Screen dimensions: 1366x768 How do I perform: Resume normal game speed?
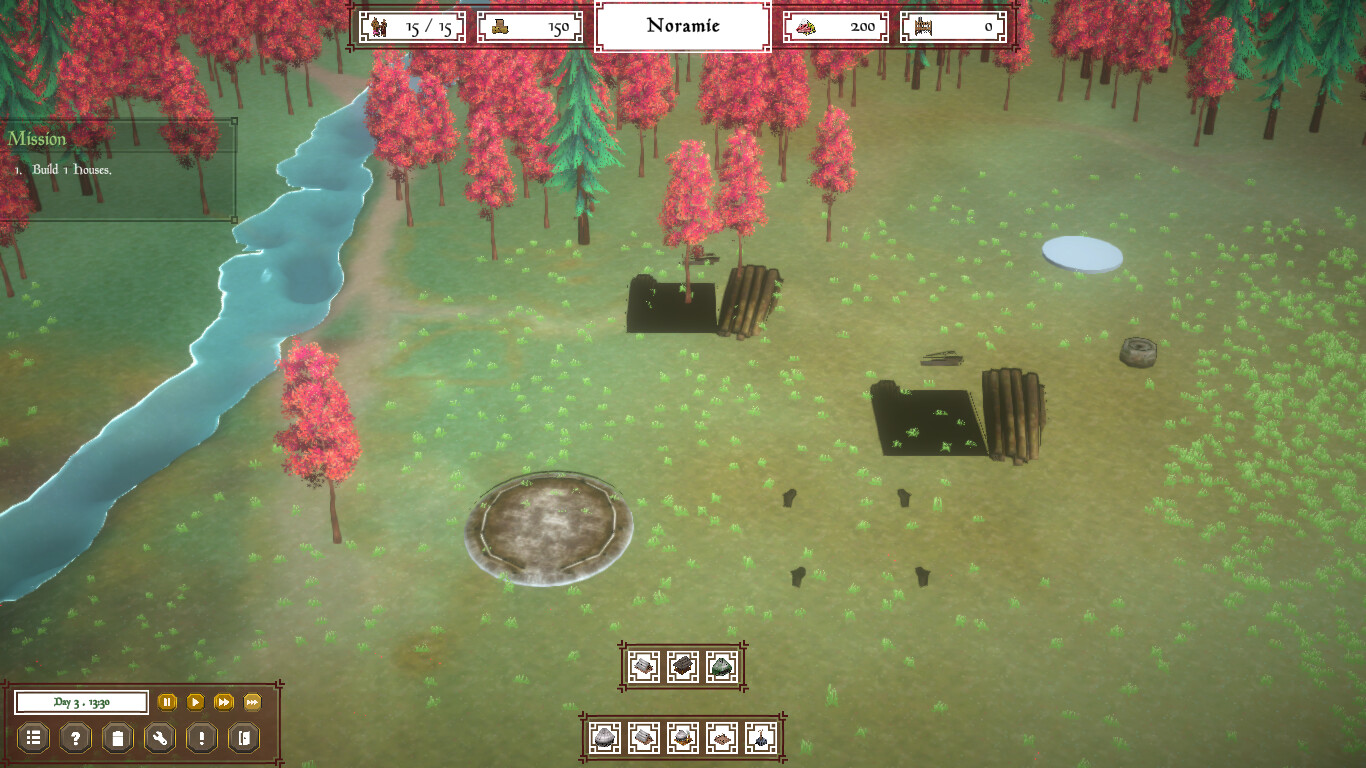point(195,702)
